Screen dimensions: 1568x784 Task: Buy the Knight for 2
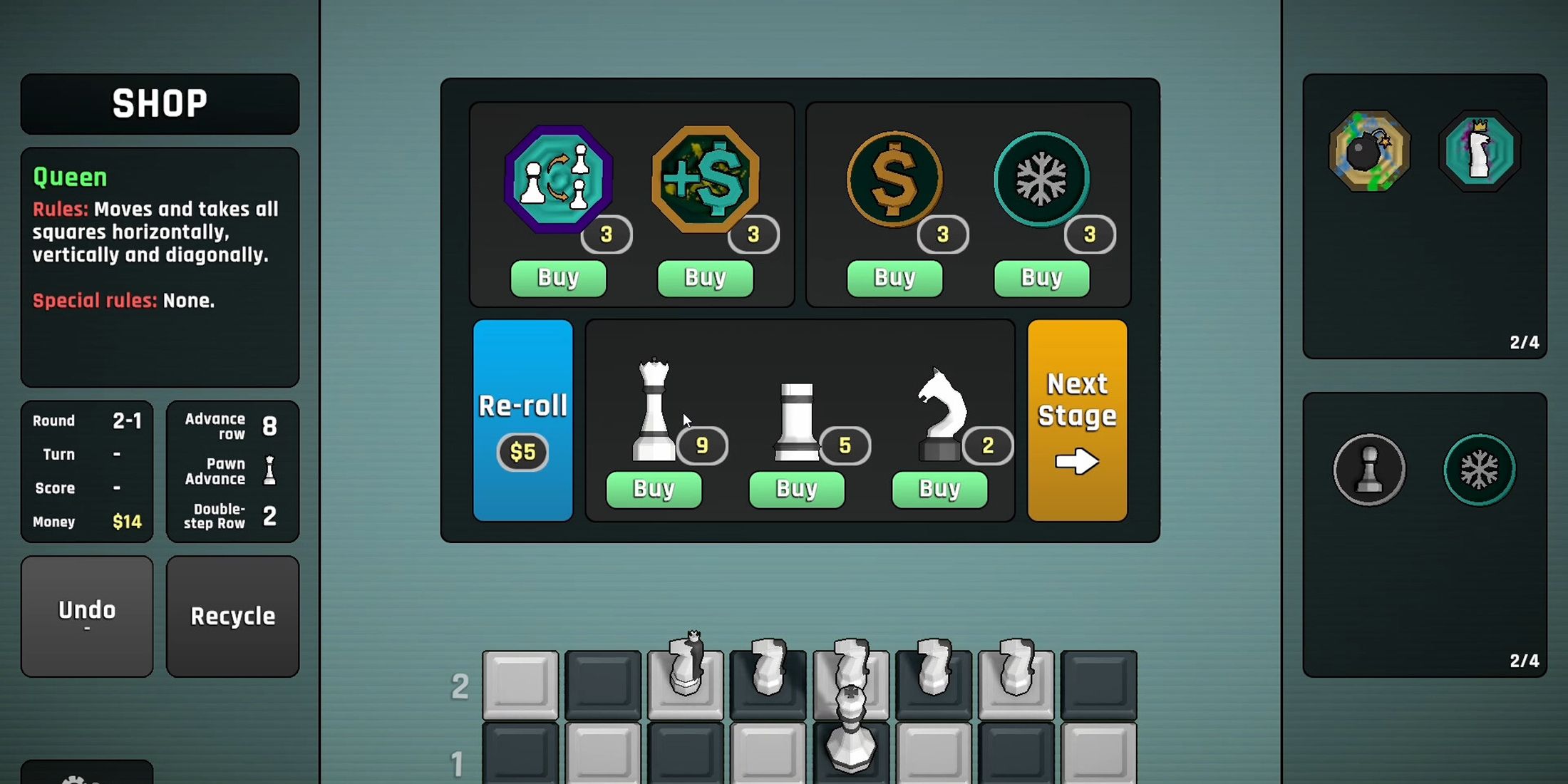pyautogui.click(x=939, y=489)
